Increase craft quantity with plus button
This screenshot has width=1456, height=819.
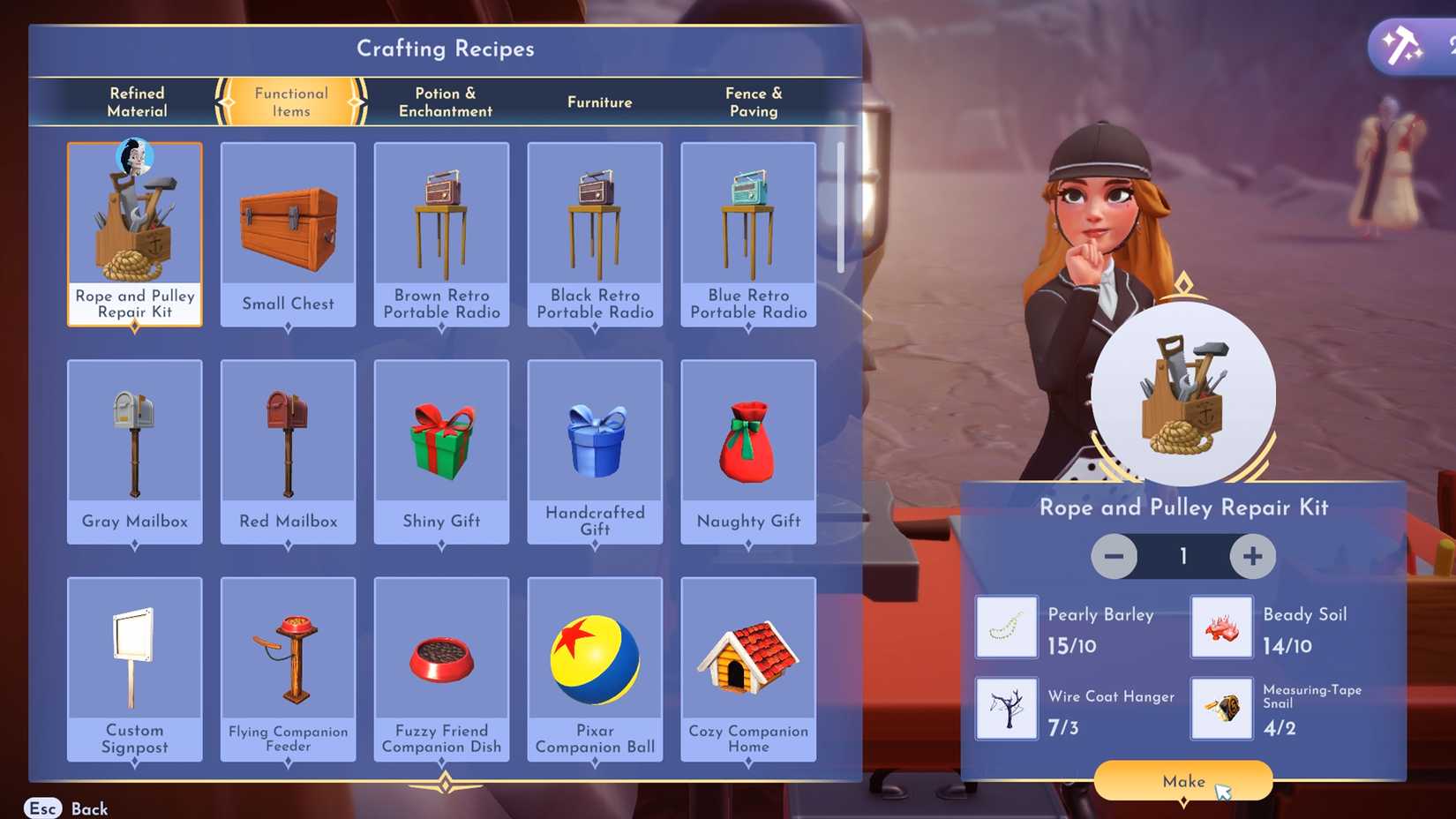(1252, 556)
